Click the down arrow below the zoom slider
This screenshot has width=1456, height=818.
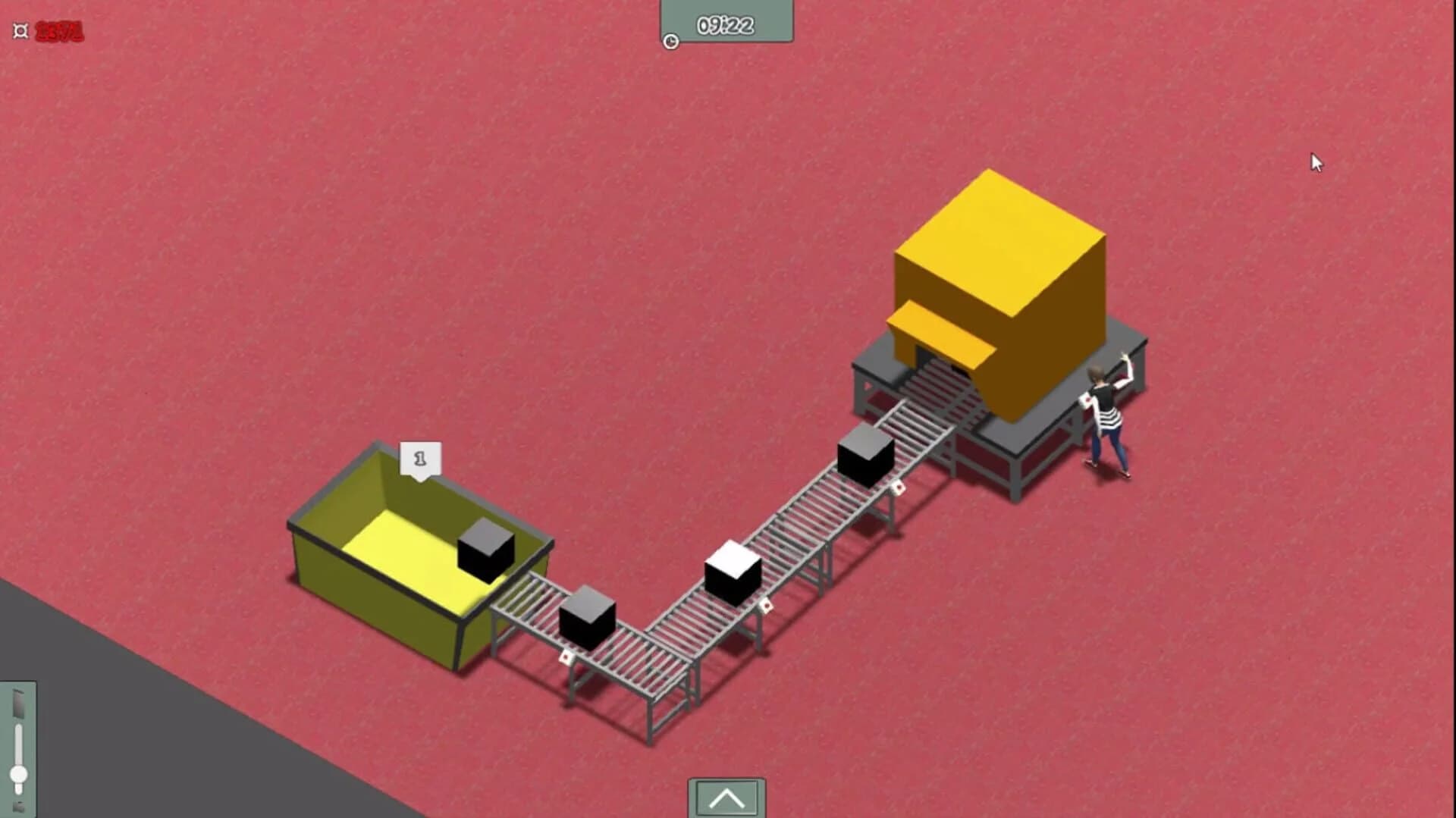(19, 805)
